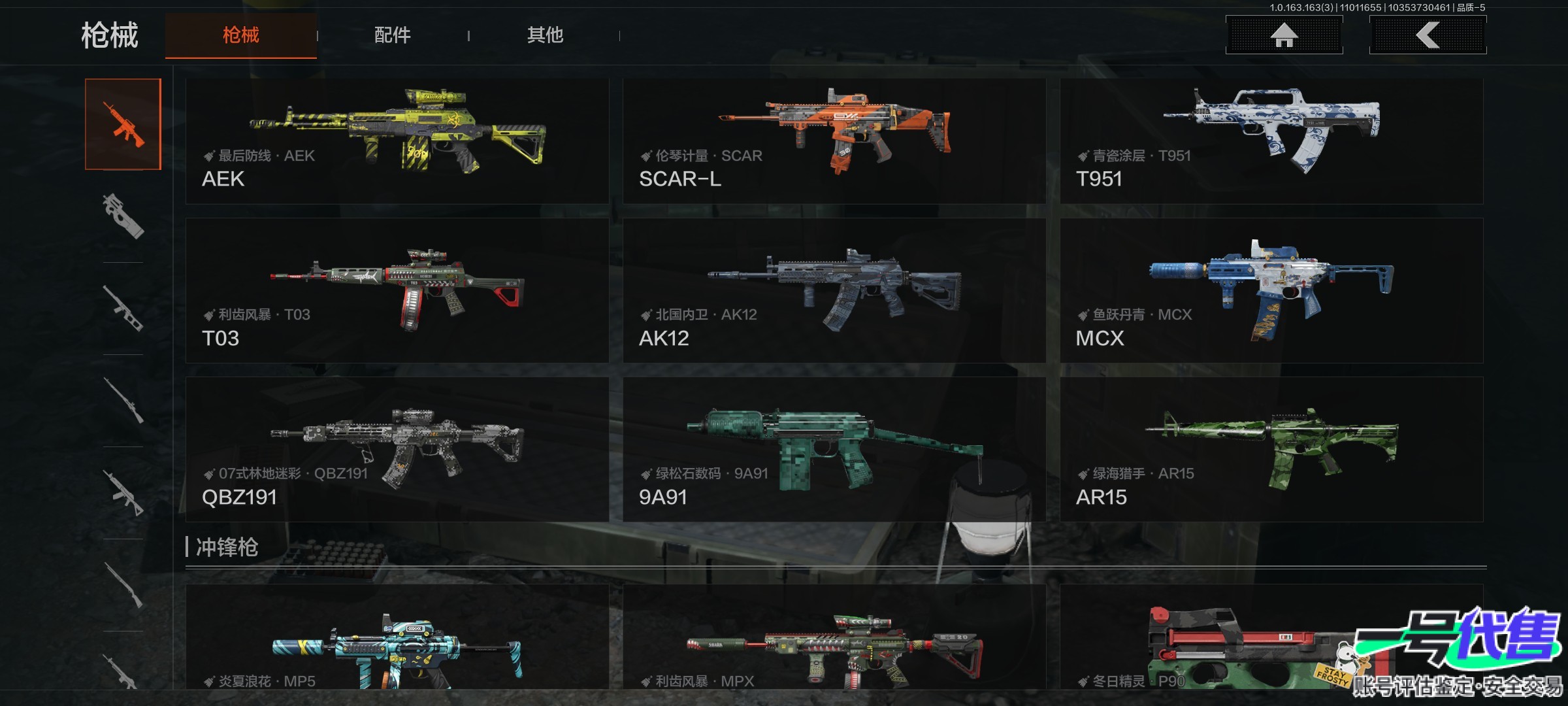Screen dimensions: 1568x706
Task: Select the green camo AR15 skin
Action: [x=1271, y=449]
